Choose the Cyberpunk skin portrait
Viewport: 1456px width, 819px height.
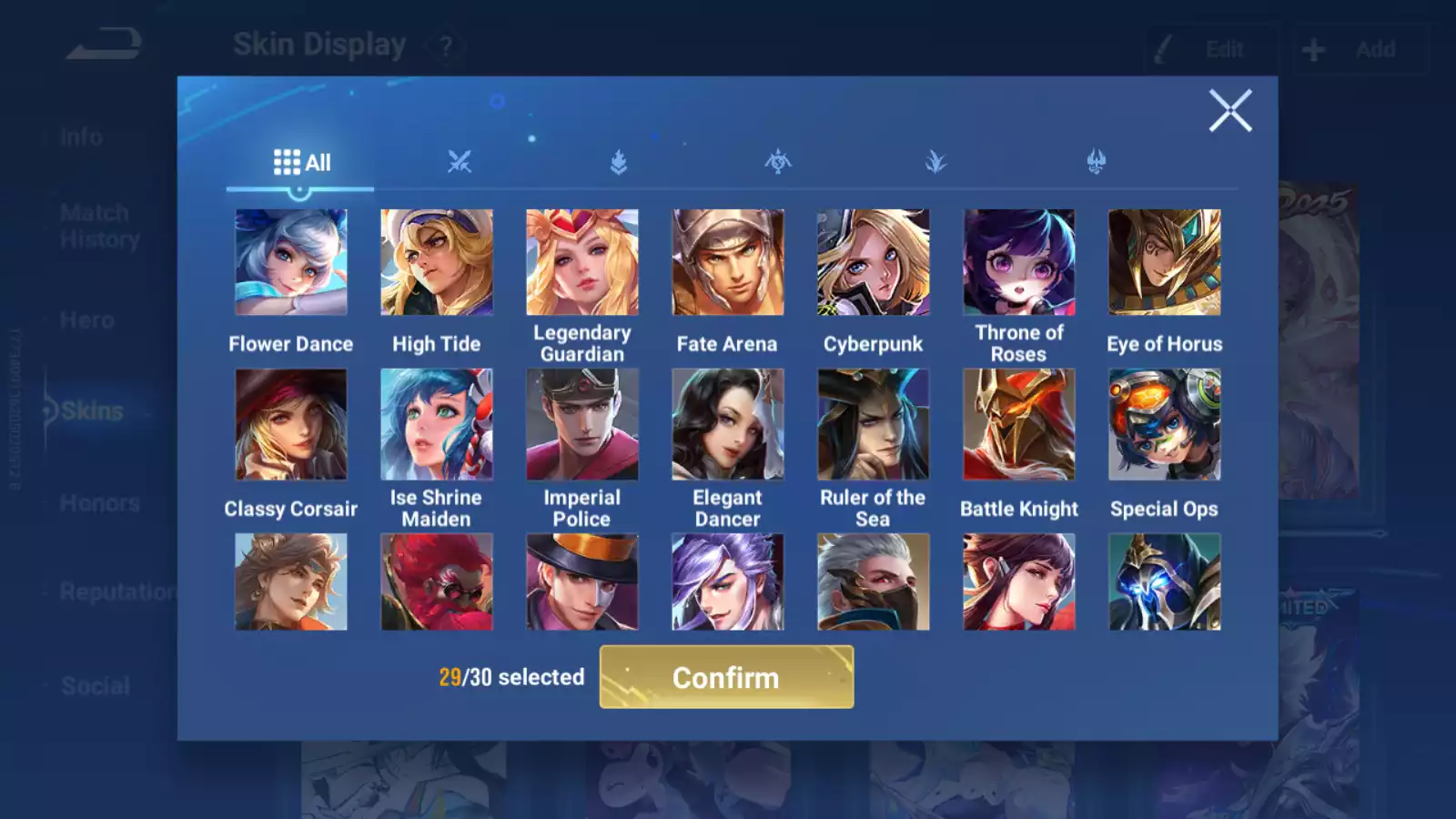[874, 262]
